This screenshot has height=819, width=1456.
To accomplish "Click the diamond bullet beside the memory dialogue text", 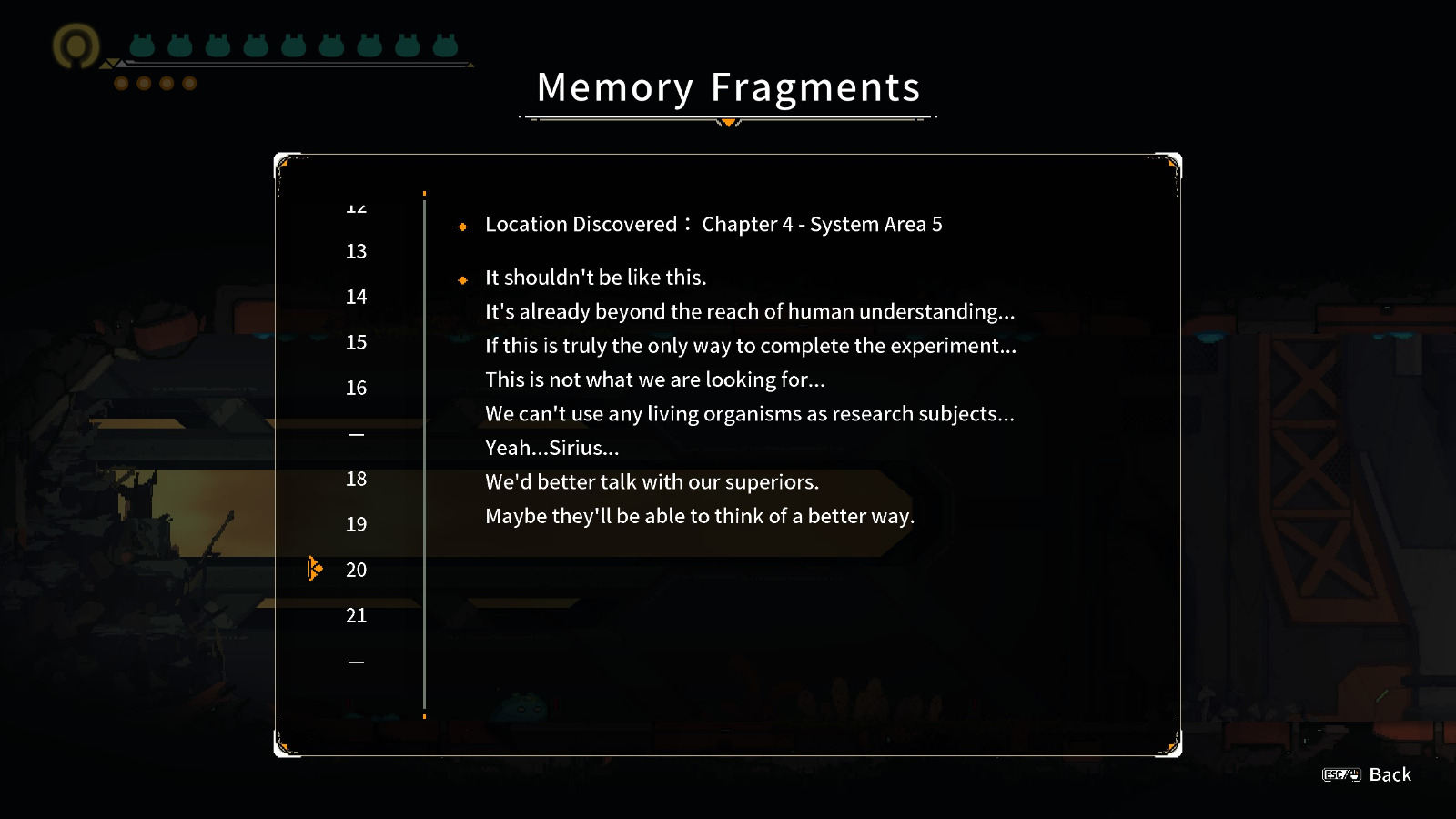I will coord(462,279).
